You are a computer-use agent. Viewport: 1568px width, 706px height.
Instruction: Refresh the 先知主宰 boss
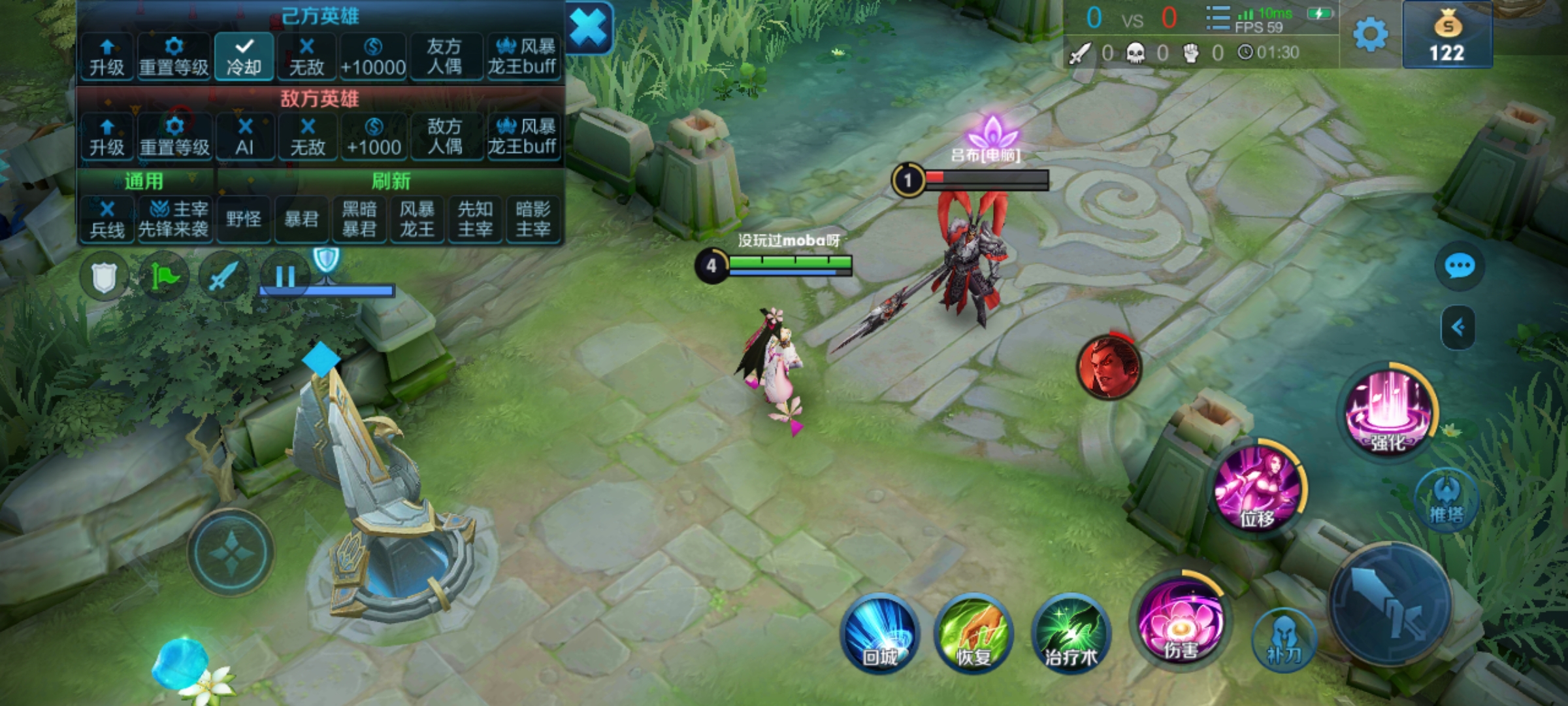475,219
